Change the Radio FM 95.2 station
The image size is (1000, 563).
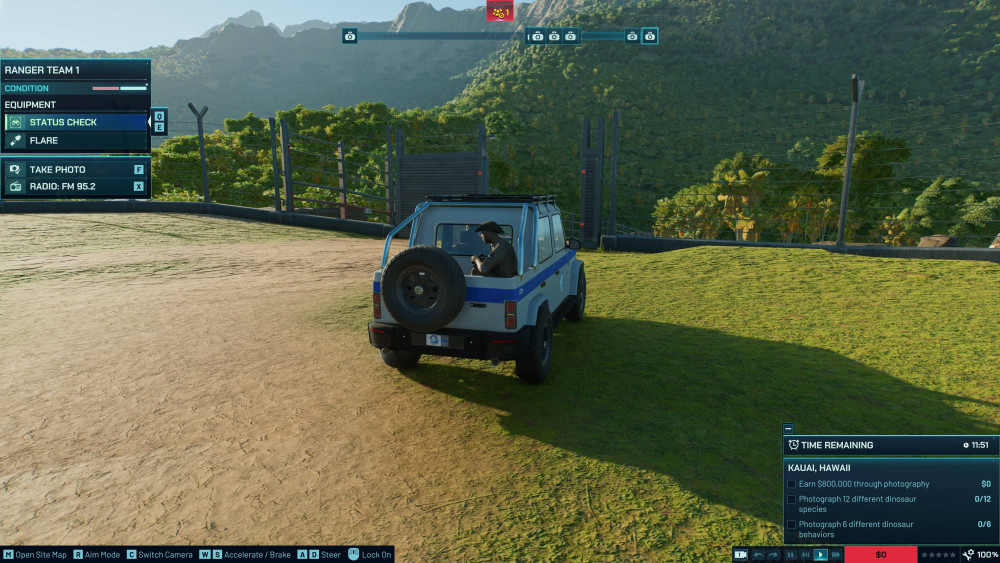(x=76, y=186)
